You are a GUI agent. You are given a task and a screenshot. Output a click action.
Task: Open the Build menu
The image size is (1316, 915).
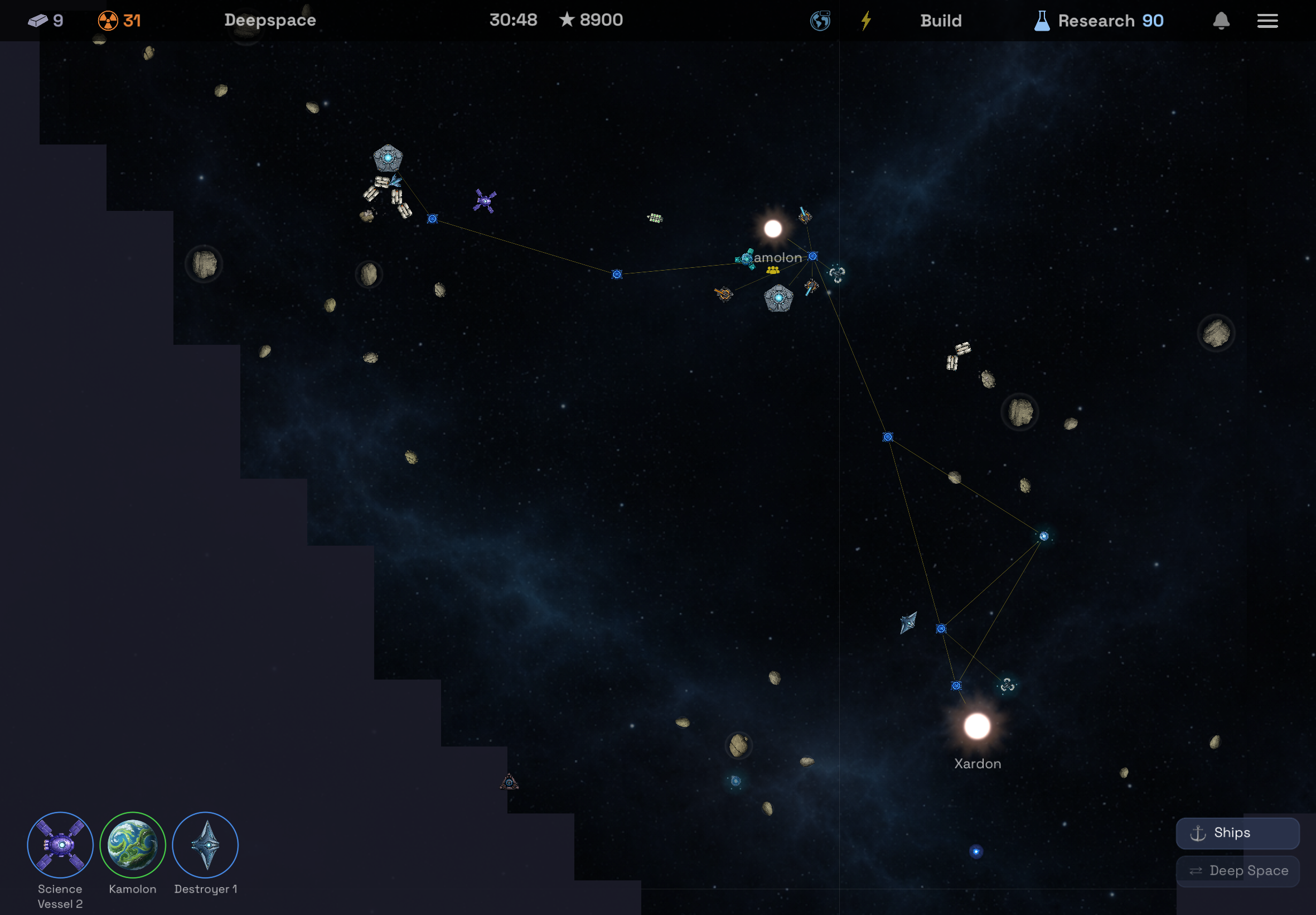coord(941,20)
